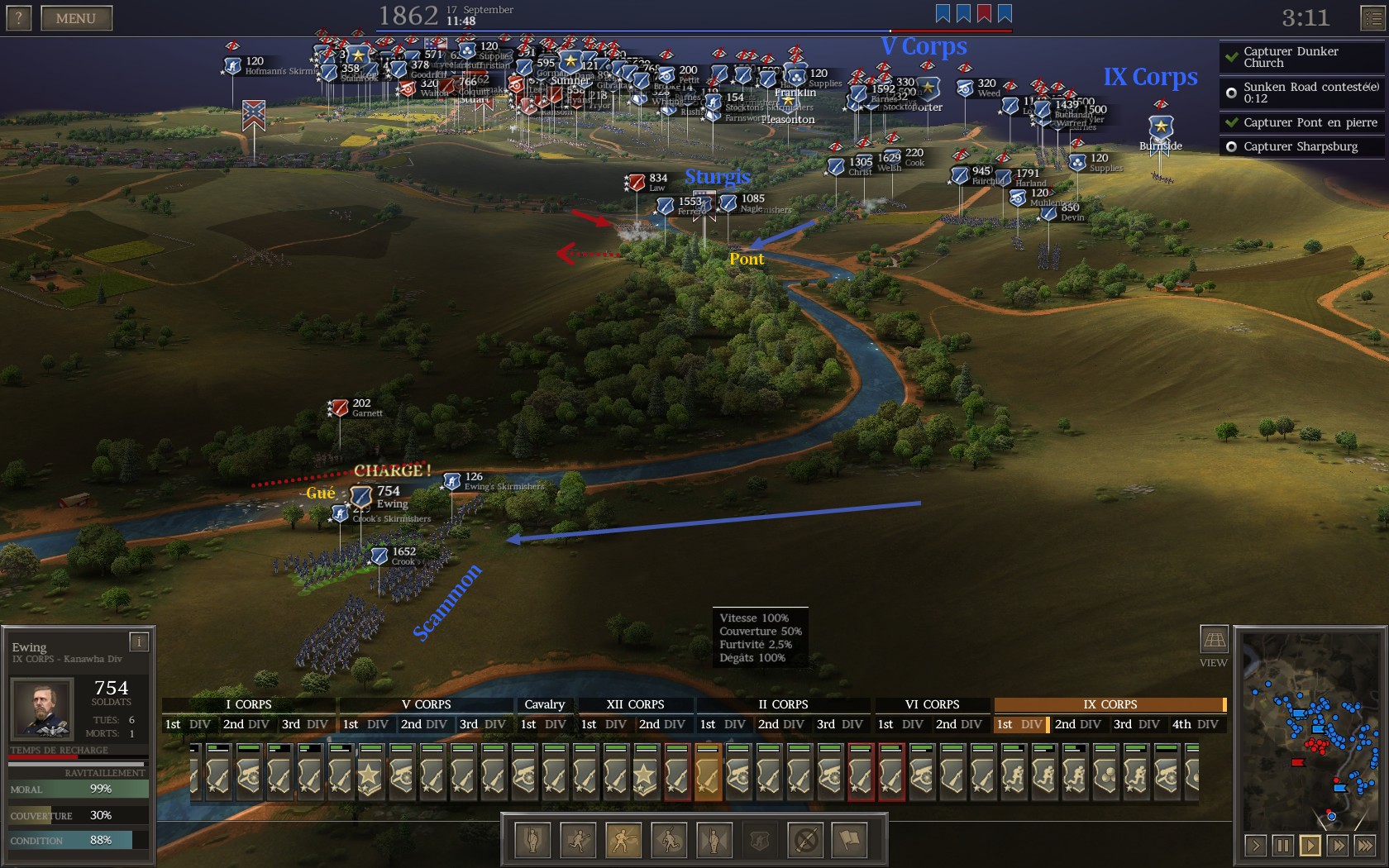Pause the battle

click(x=1282, y=845)
